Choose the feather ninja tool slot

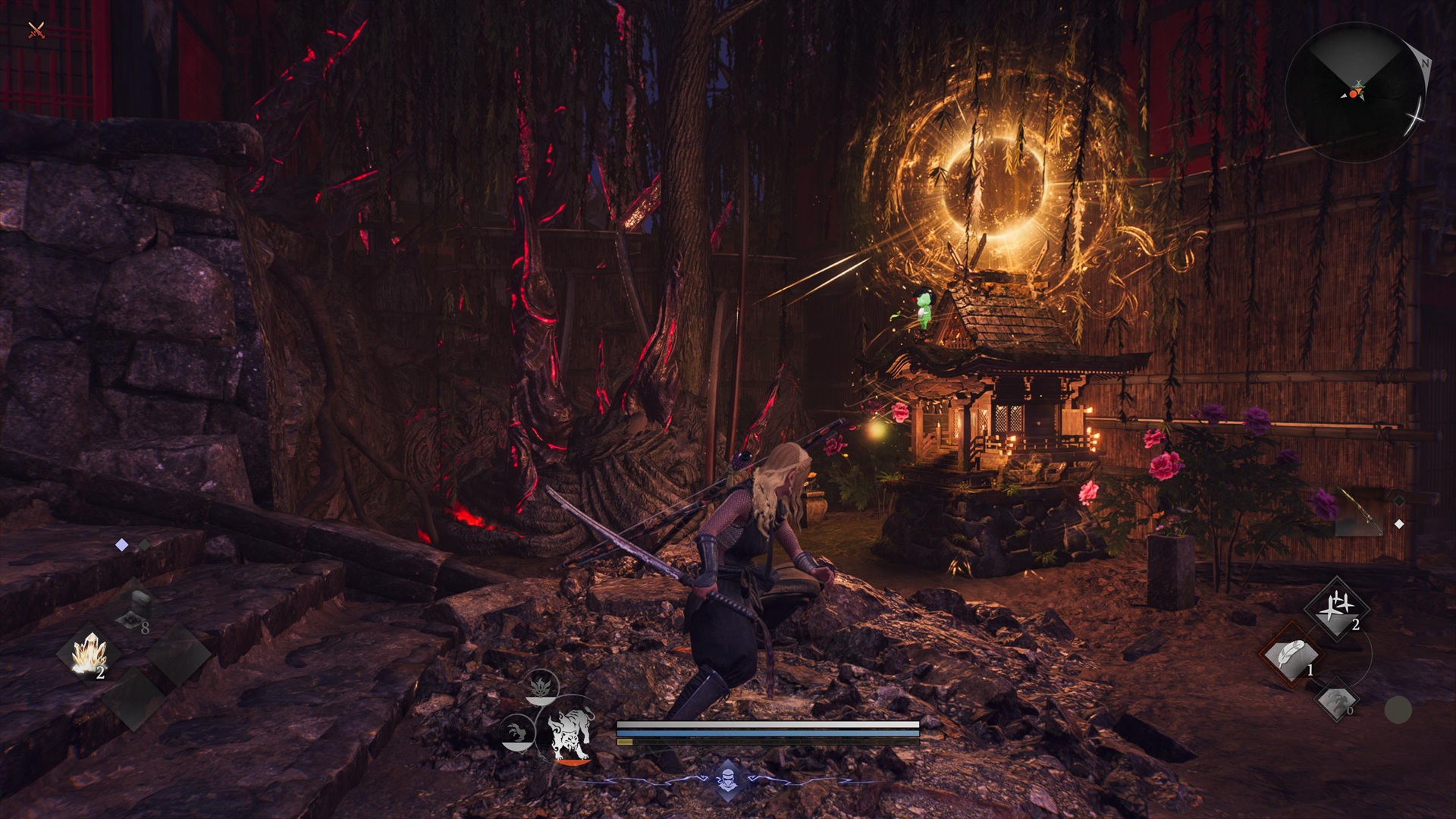tap(1291, 657)
